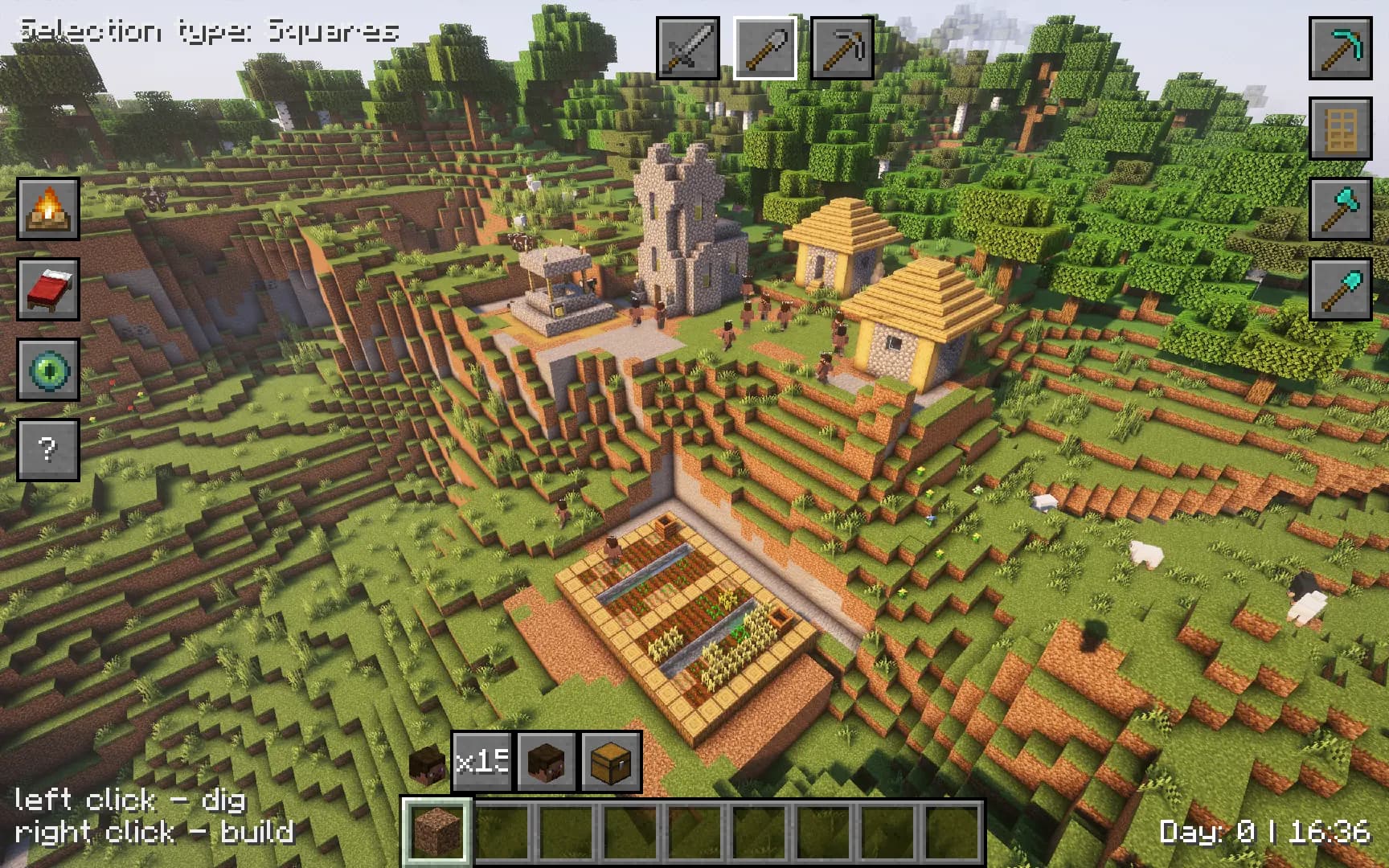Viewport: 1389px width, 868px height.
Task: Pick the stone pickaxe tool button
Action: 842,48
